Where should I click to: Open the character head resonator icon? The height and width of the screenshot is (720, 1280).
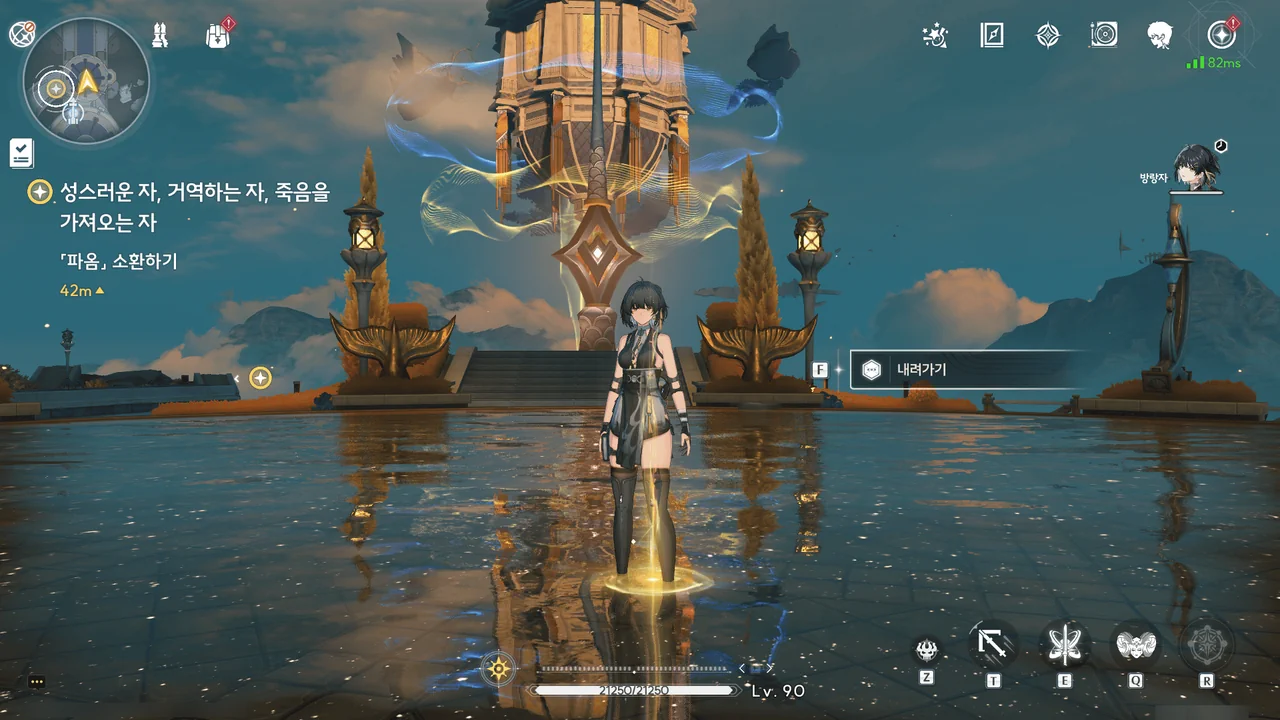pyautogui.click(x=1160, y=36)
